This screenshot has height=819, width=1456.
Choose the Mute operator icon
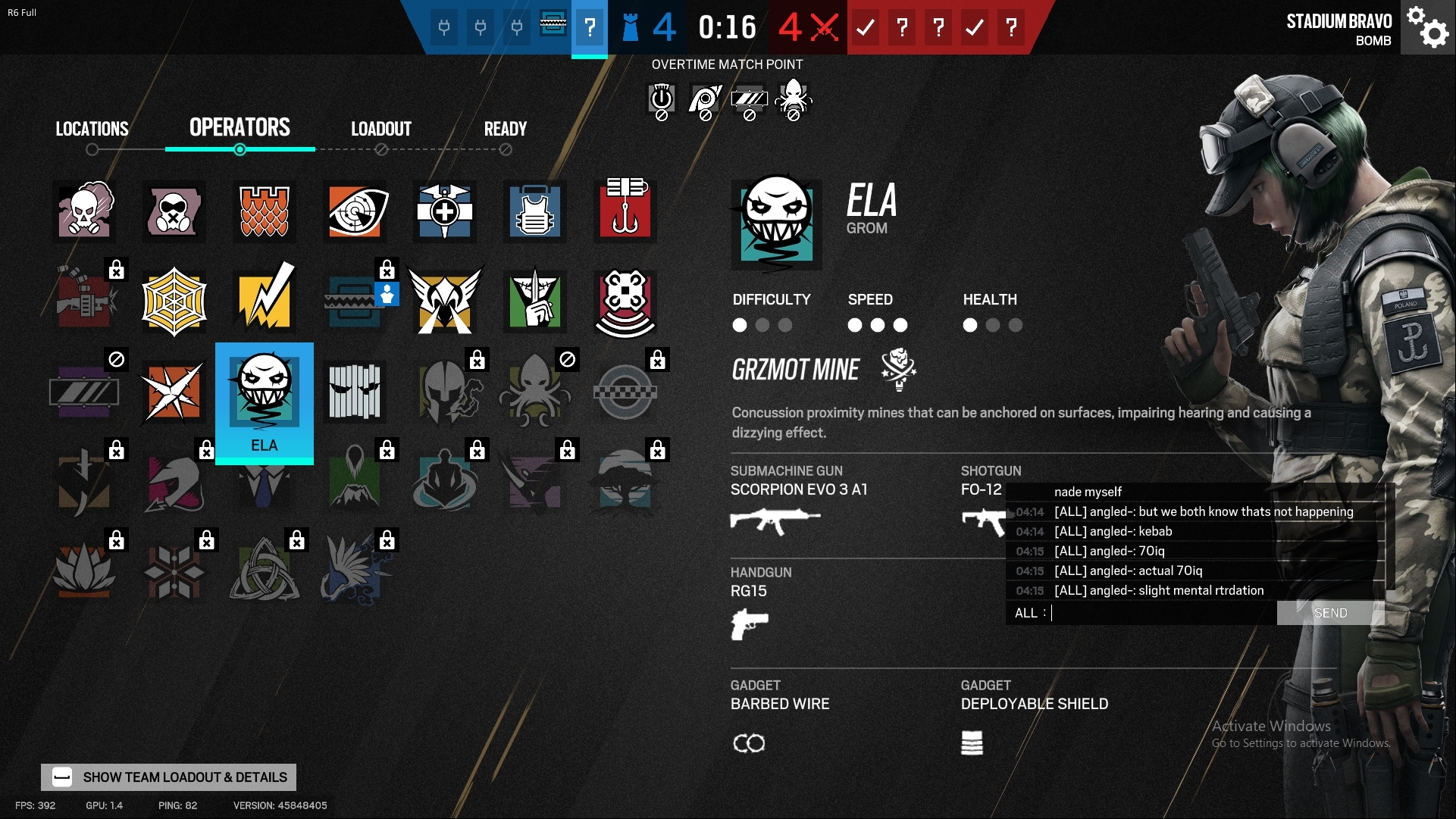(174, 212)
